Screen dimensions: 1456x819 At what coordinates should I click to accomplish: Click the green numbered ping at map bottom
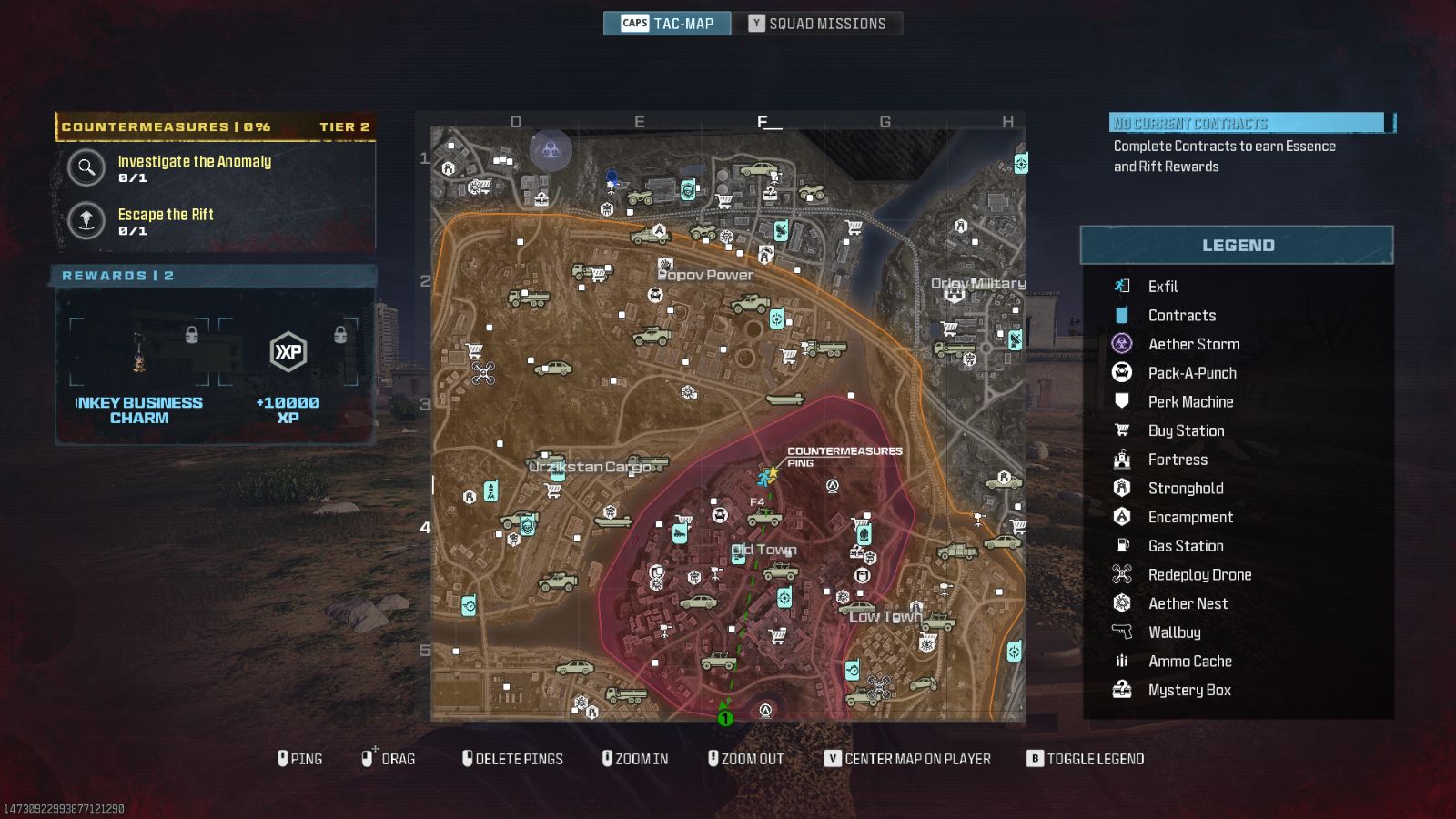coord(725,718)
